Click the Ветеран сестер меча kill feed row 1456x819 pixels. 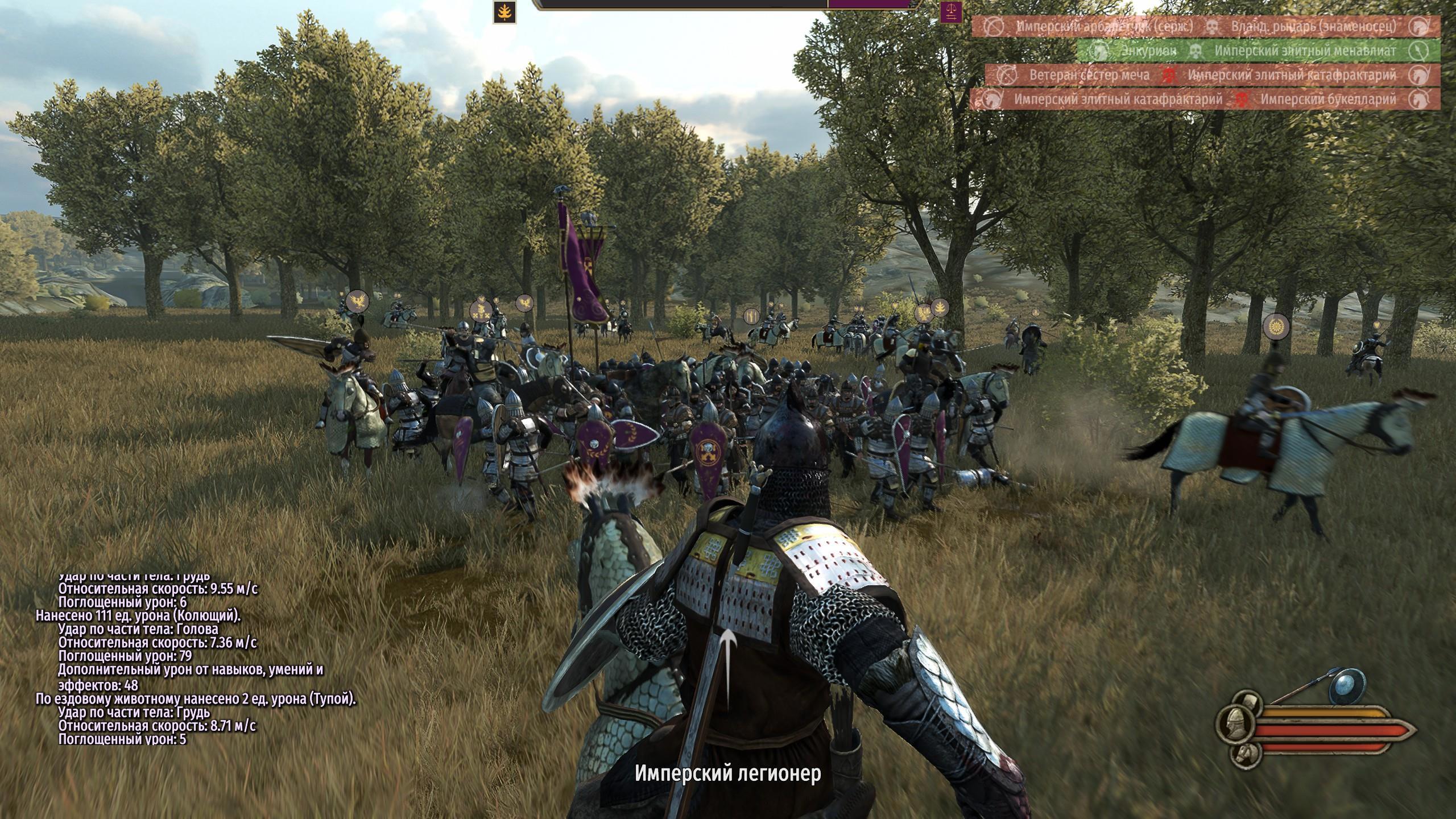(x=1213, y=75)
